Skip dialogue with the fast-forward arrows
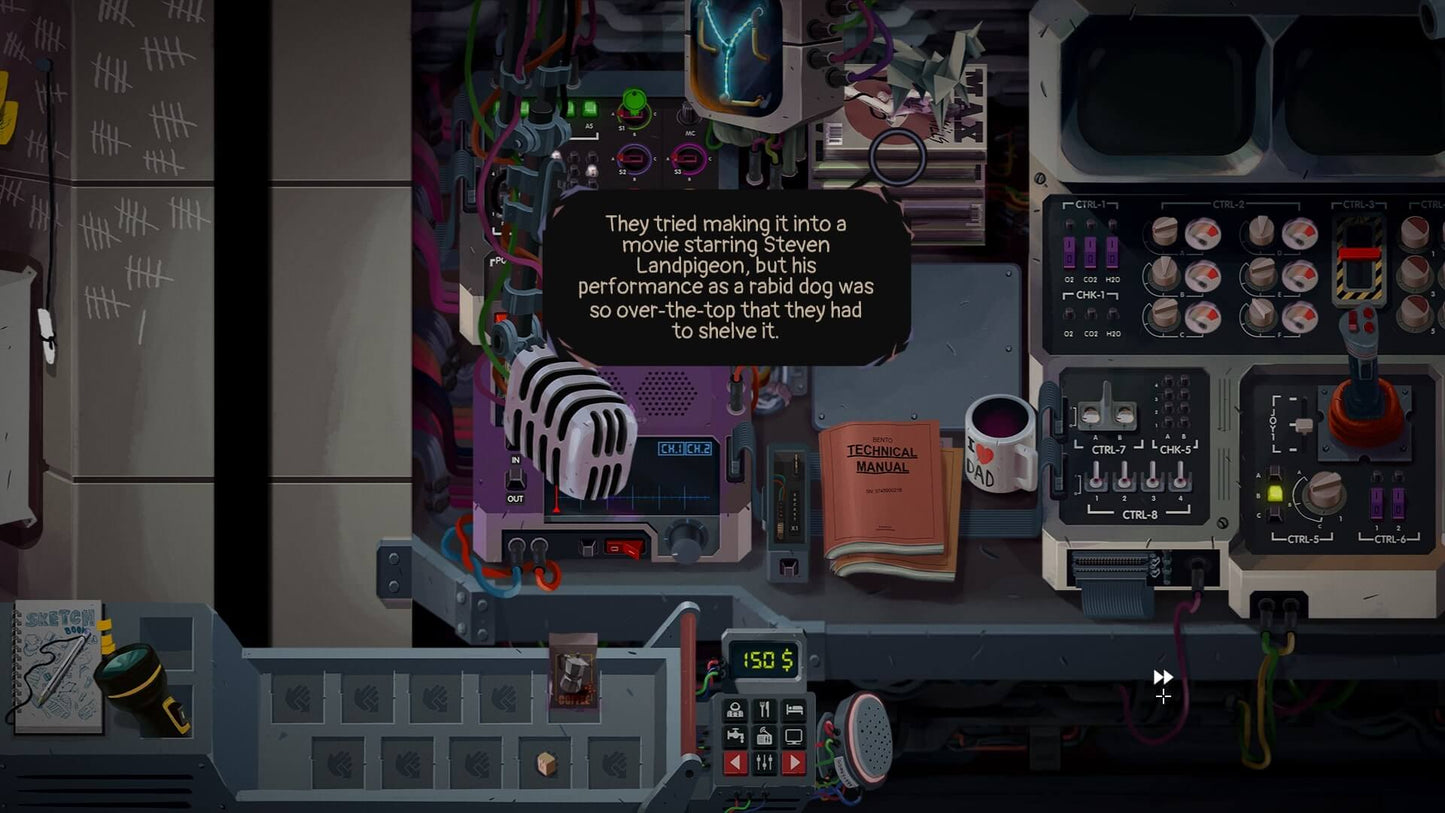 click(1163, 677)
